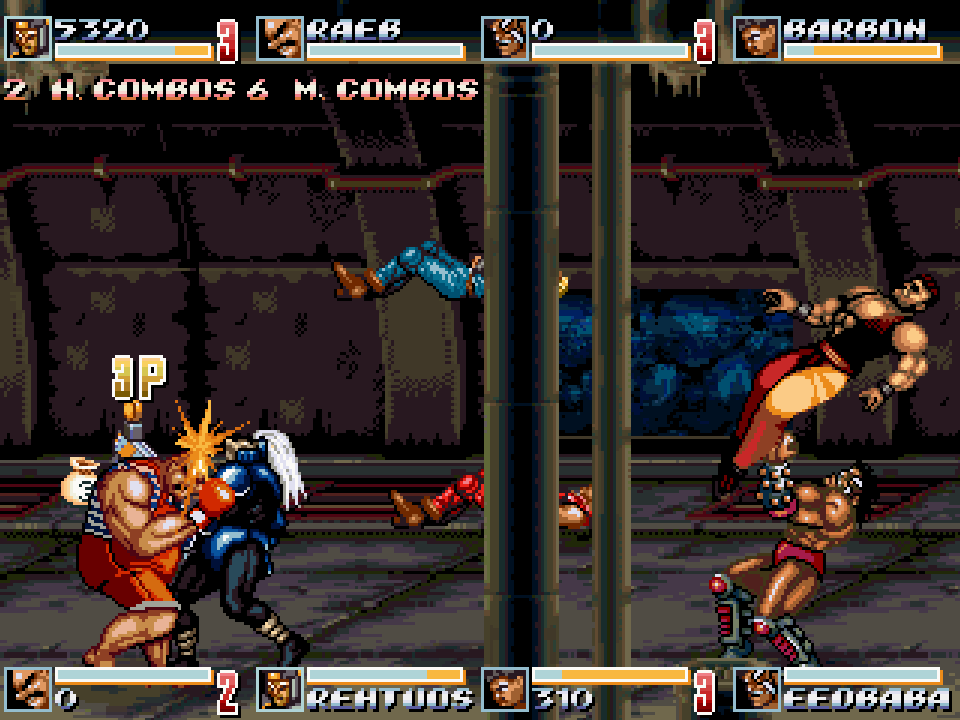Viewport: 960px width, 720px height.
Task: Select the RAEB enemy portrait
Action: (280, 39)
